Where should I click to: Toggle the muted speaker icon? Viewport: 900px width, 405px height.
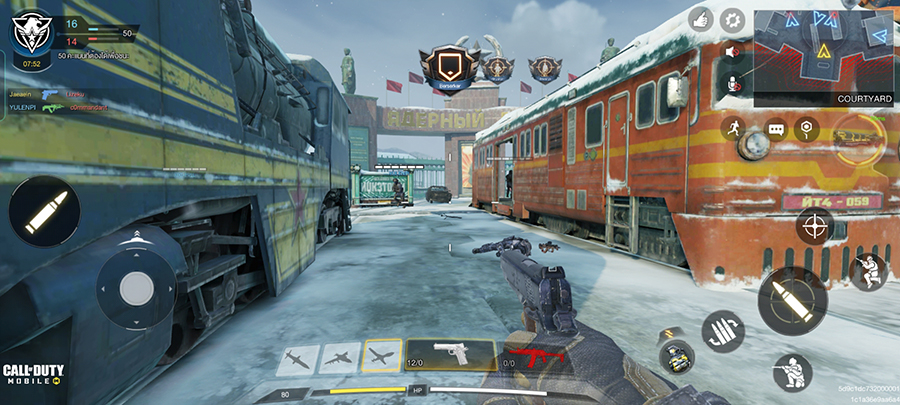click(x=731, y=51)
